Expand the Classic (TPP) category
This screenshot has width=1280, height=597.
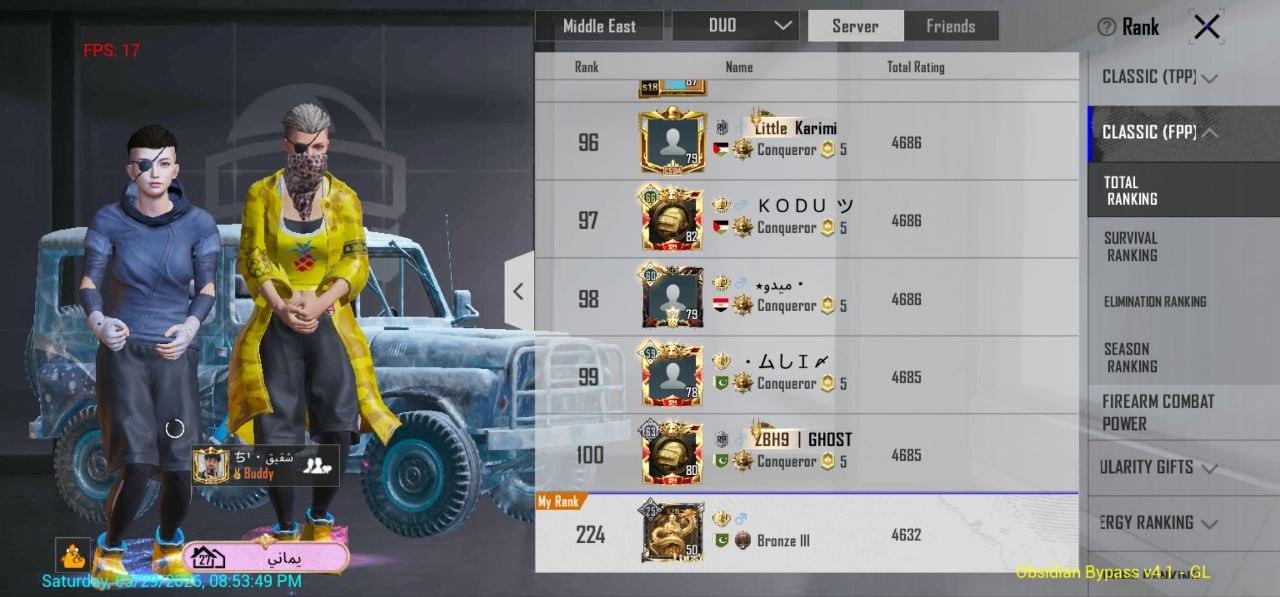(1159, 77)
